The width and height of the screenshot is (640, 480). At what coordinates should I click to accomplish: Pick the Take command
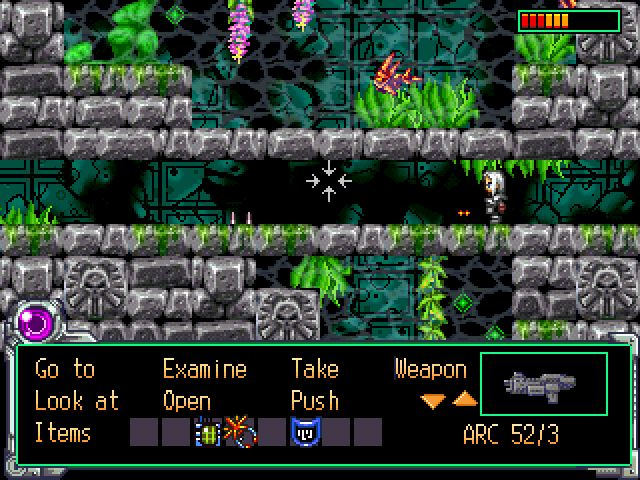coord(316,370)
